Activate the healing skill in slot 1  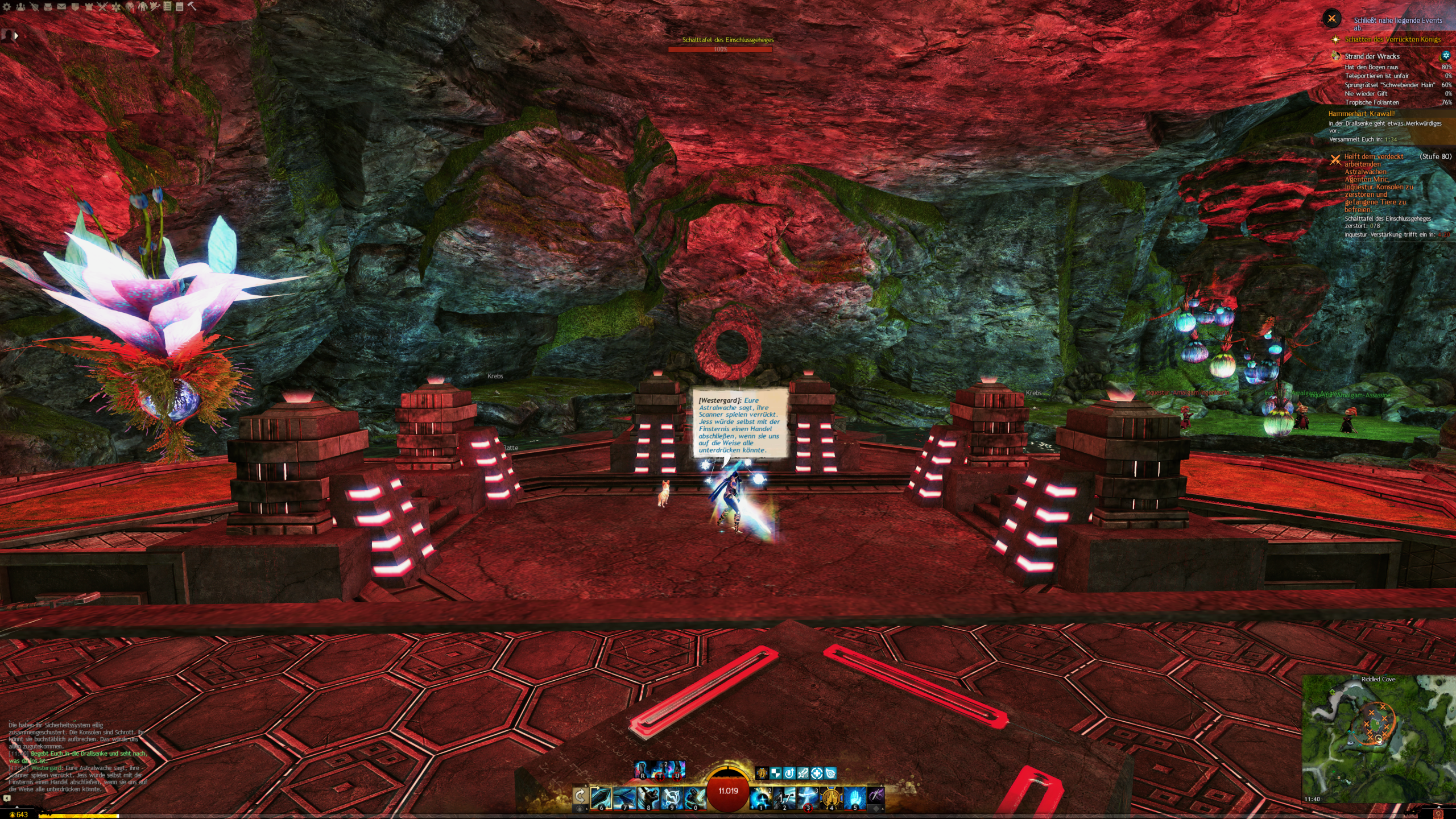tap(760, 798)
